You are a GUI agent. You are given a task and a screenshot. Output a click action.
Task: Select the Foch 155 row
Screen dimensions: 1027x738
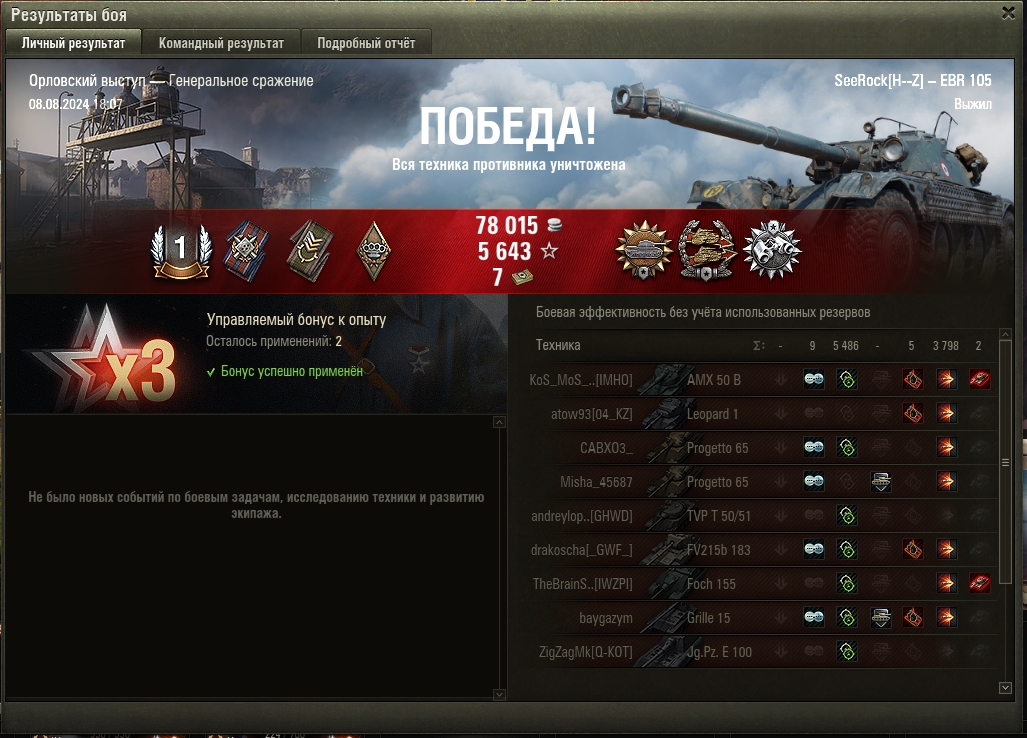point(711,584)
